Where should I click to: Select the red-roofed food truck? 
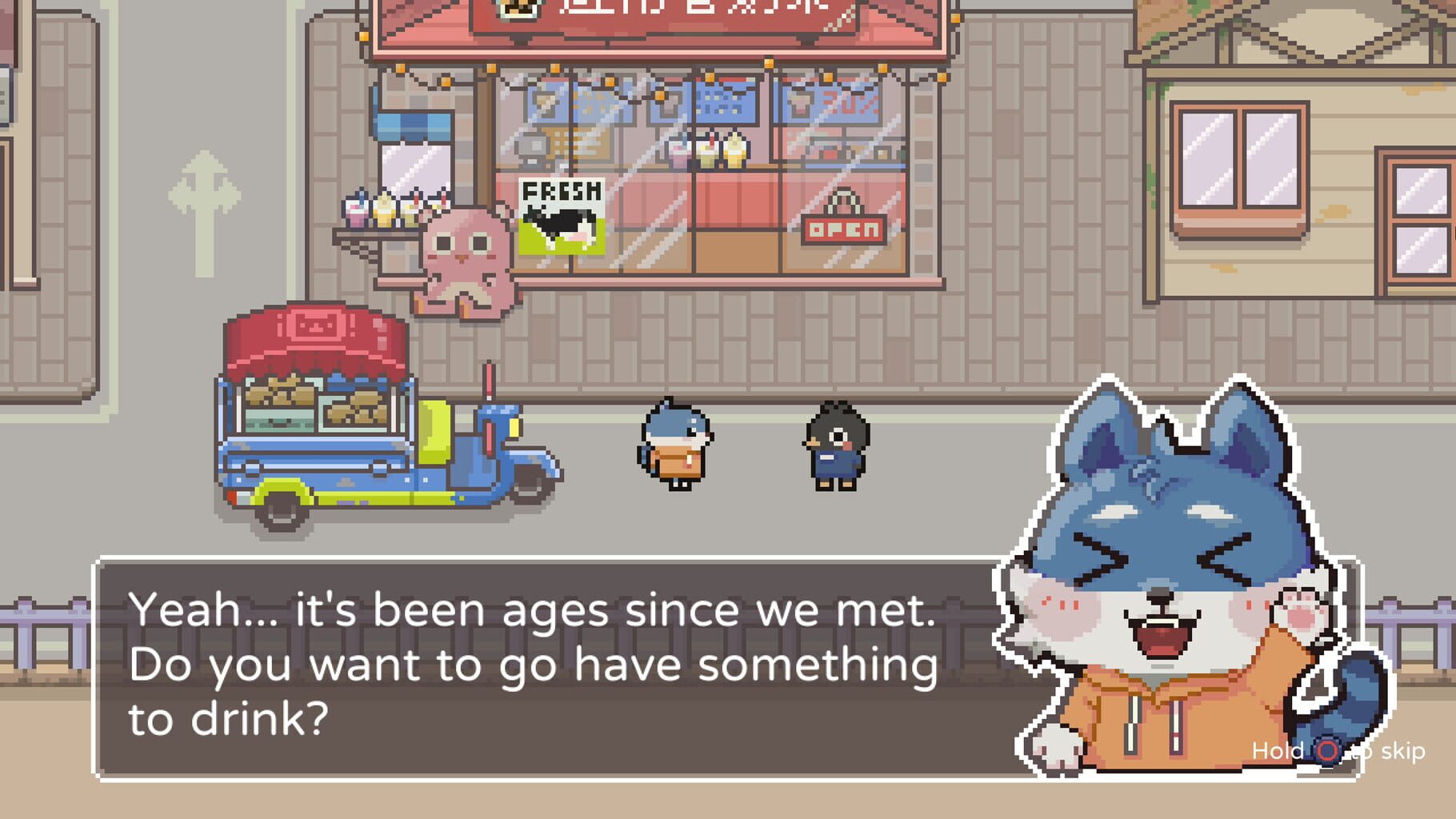click(x=336, y=416)
